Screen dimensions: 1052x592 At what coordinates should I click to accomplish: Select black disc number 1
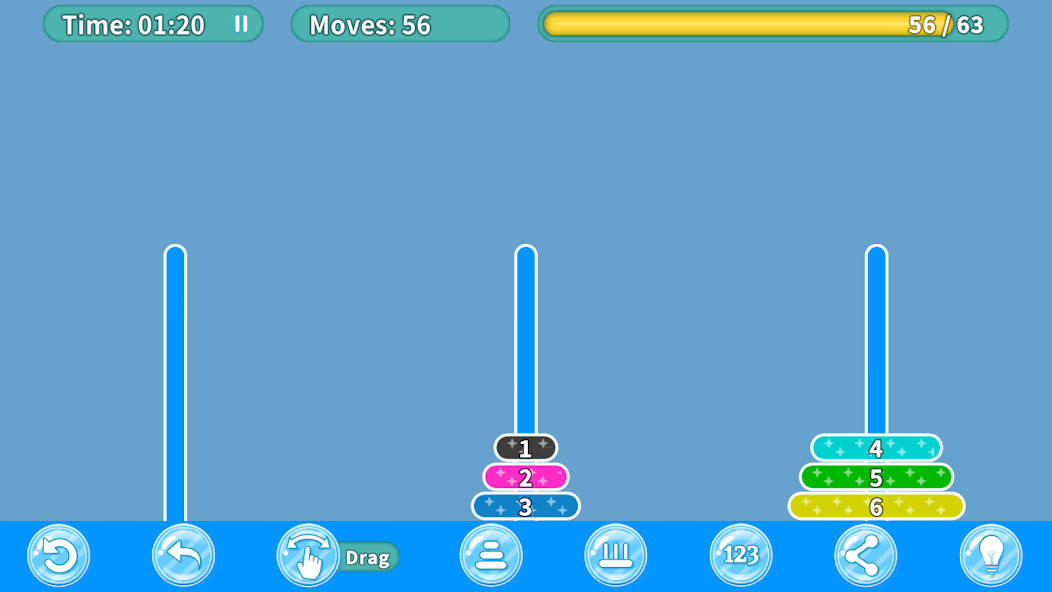(526, 448)
